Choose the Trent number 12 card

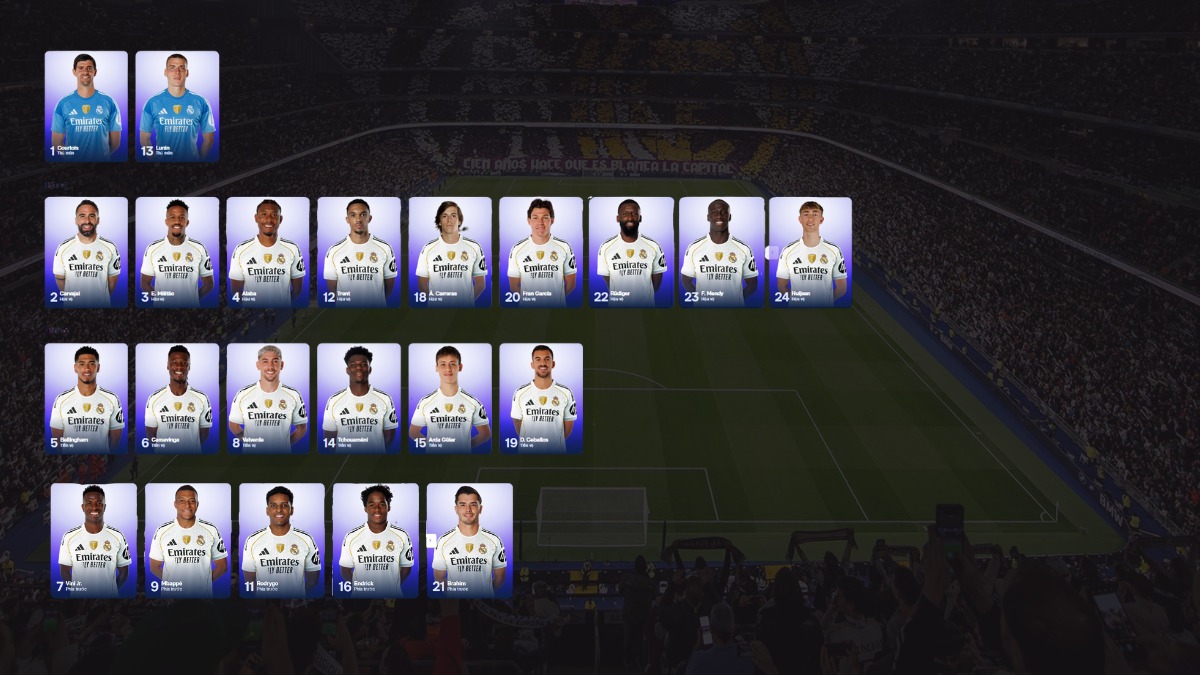pos(359,252)
